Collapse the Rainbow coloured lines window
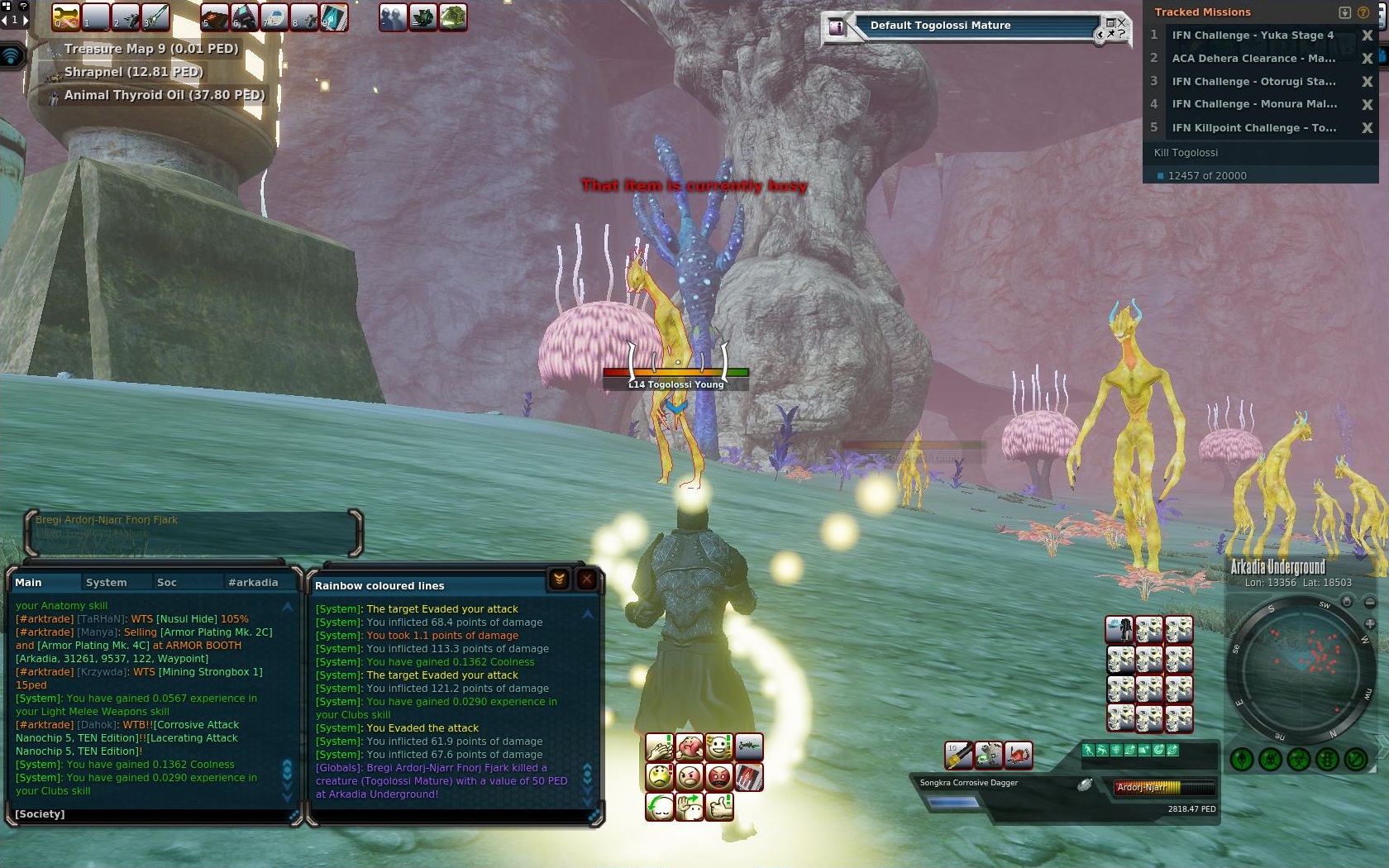This screenshot has width=1389, height=868. [x=560, y=579]
